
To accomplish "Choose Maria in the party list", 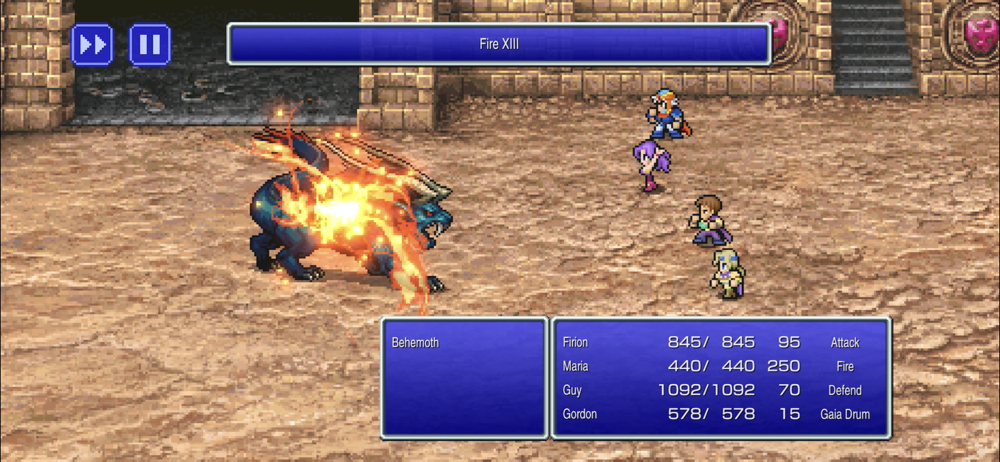I will pos(720,366).
